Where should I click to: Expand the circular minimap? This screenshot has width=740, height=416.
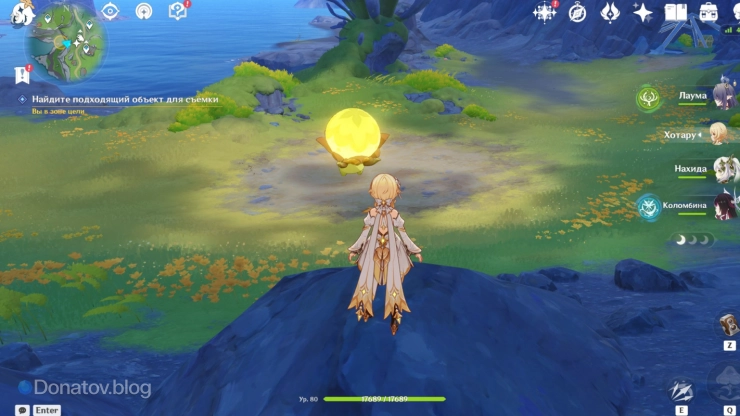click(68, 43)
